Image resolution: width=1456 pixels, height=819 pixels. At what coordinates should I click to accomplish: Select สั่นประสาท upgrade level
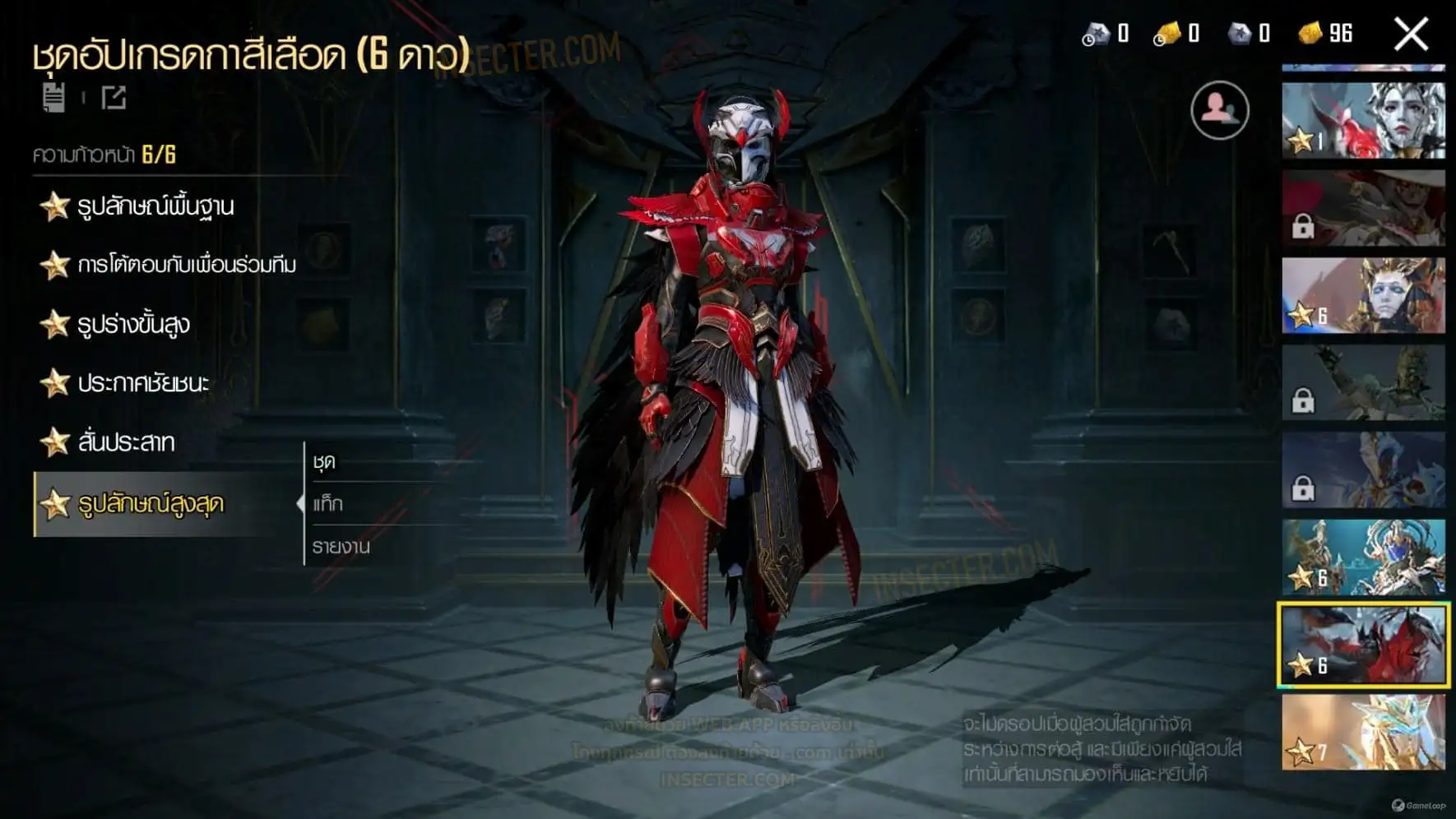126,442
